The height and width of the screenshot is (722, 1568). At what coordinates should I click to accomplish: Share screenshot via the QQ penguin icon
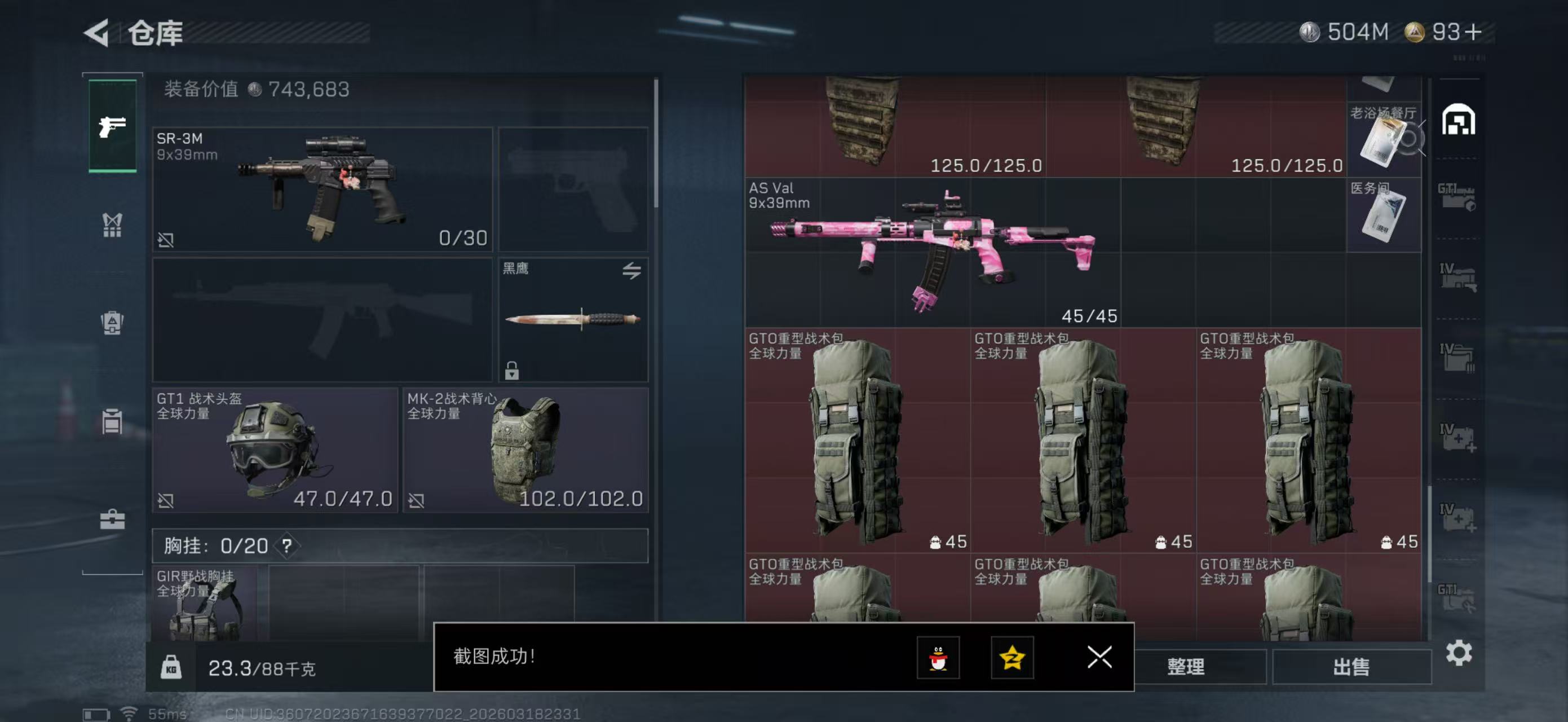point(940,658)
